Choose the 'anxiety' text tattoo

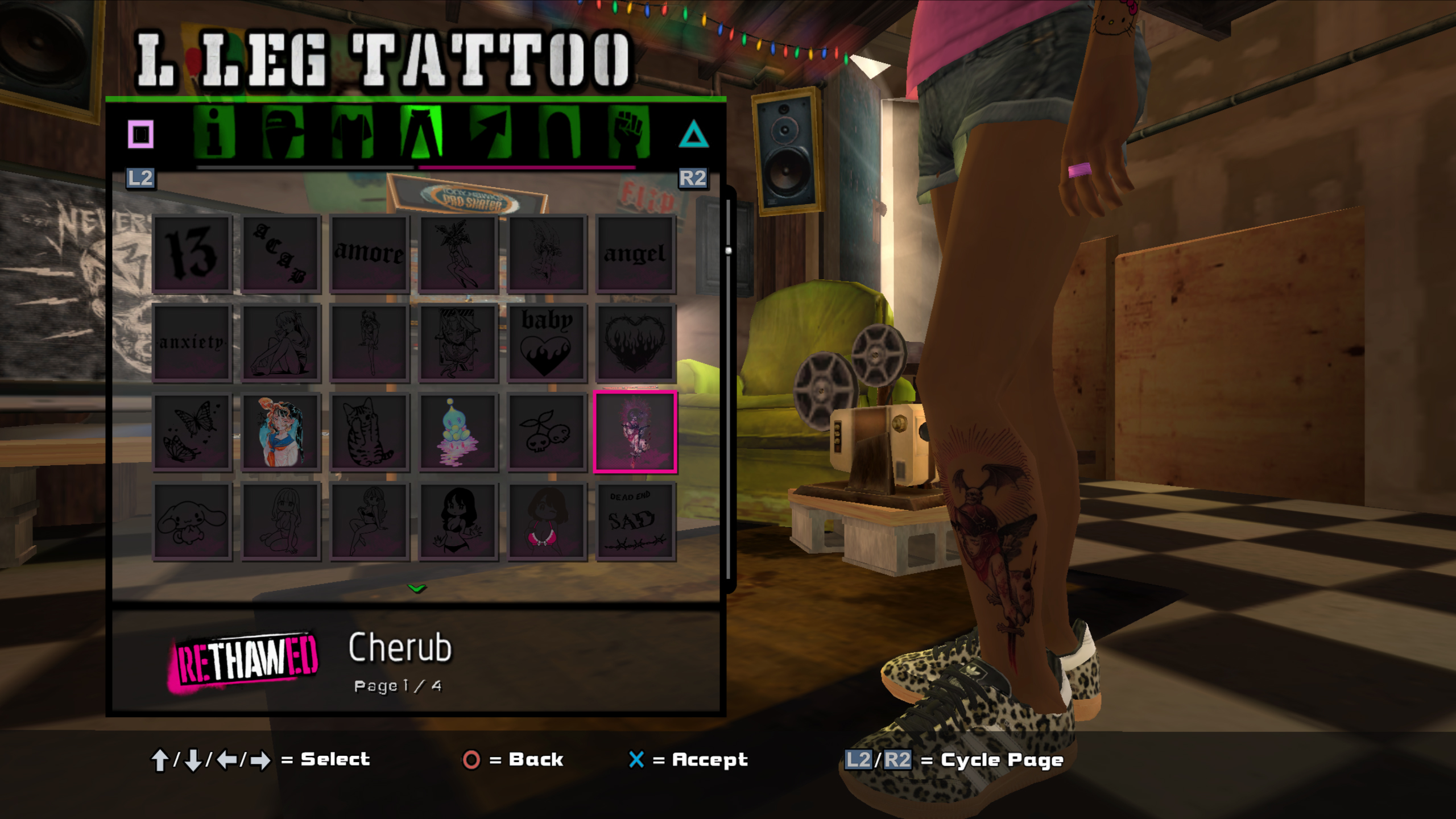pos(192,342)
